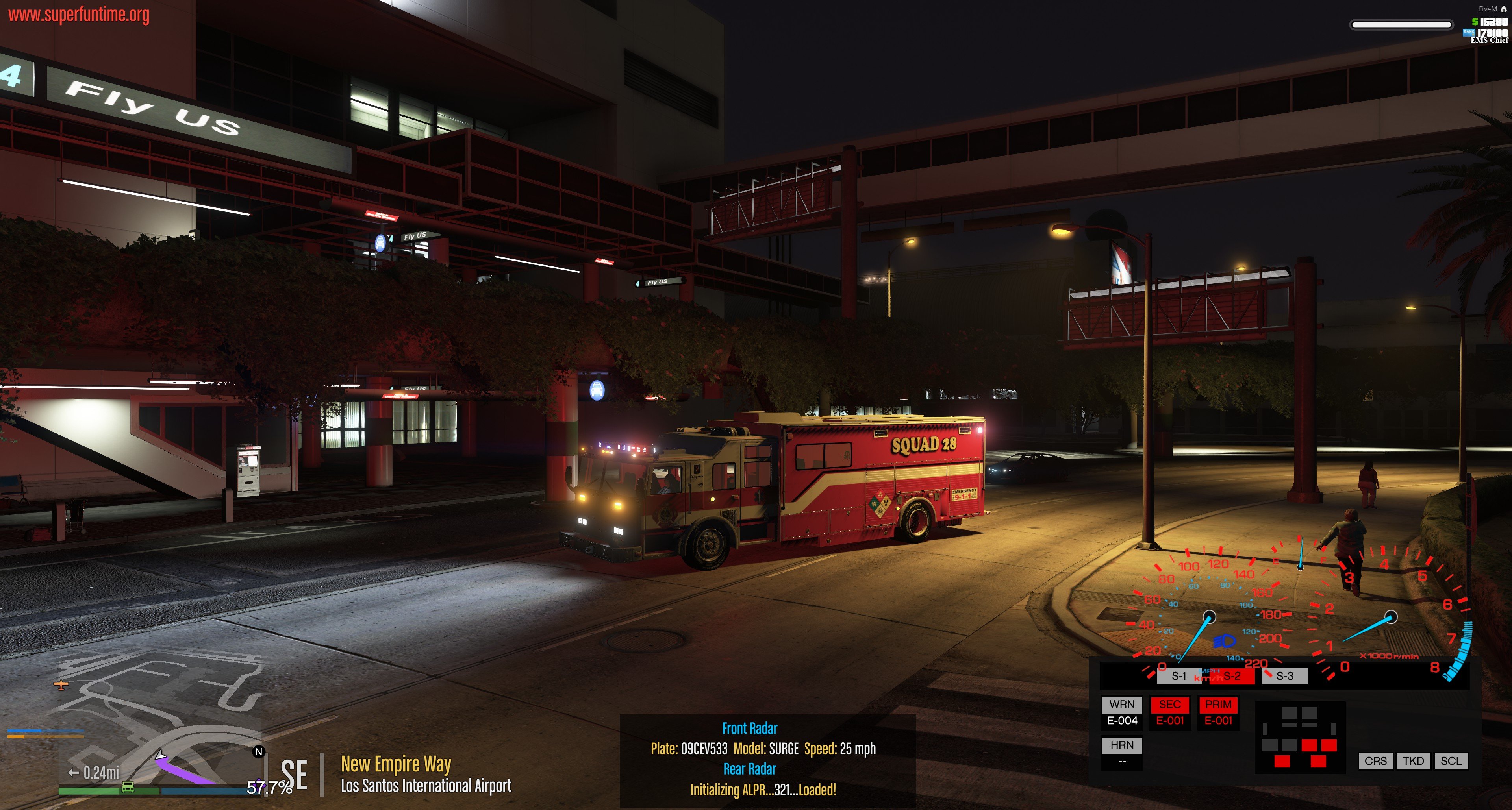Switch to the S-3 siren stage
Image resolution: width=1512 pixels, height=810 pixels.
[x=1285, y=676]
